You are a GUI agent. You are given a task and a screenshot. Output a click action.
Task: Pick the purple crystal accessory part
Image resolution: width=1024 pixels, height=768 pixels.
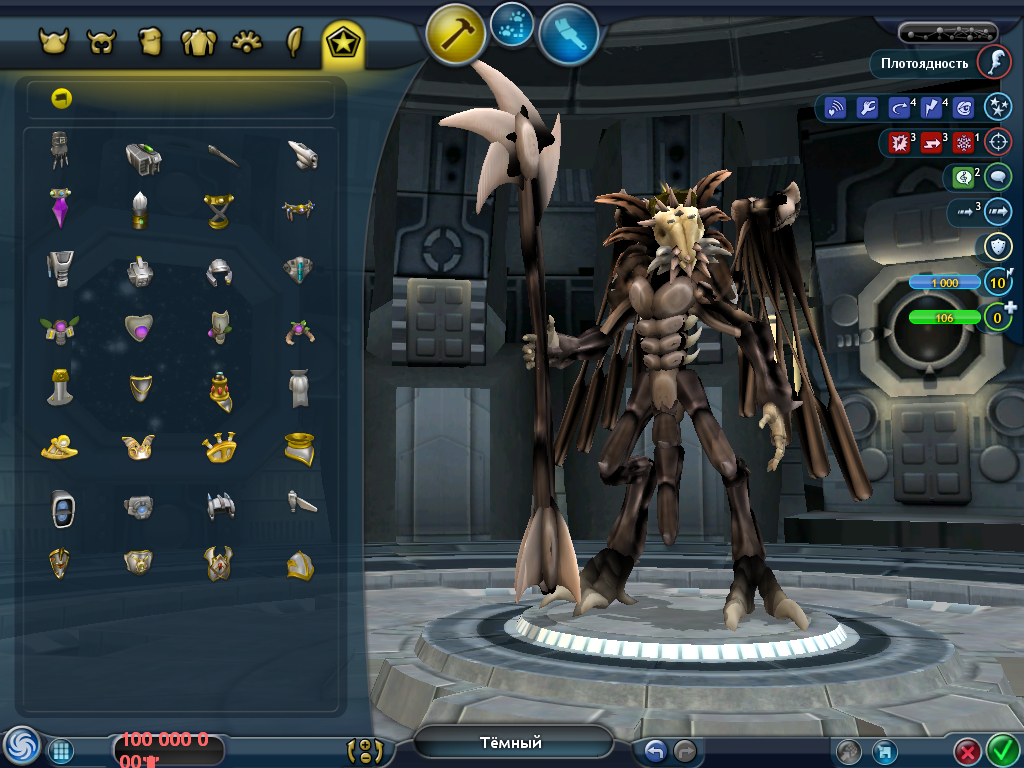click(62, 208)
